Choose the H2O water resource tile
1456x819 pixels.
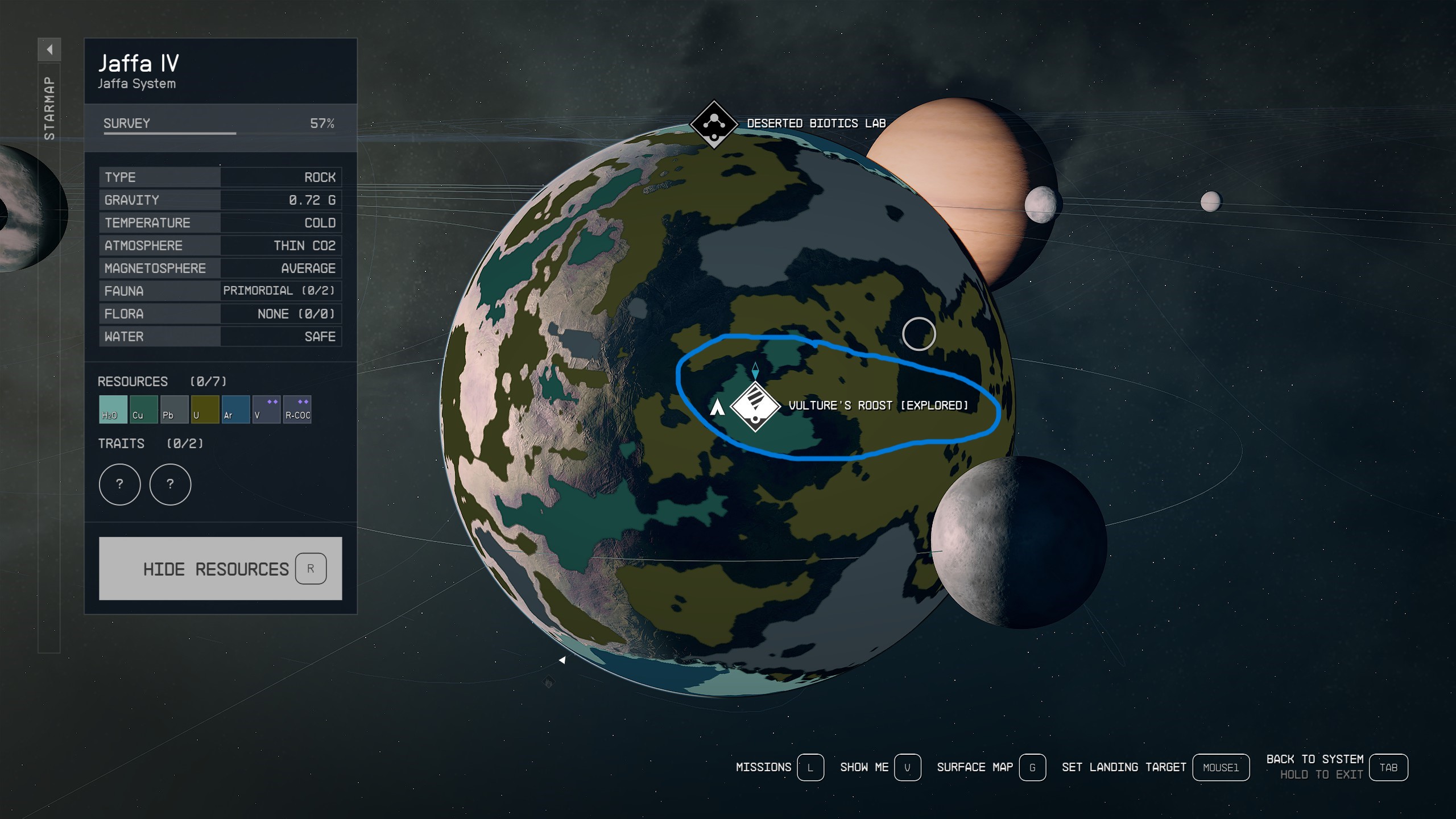click(113, 409)
